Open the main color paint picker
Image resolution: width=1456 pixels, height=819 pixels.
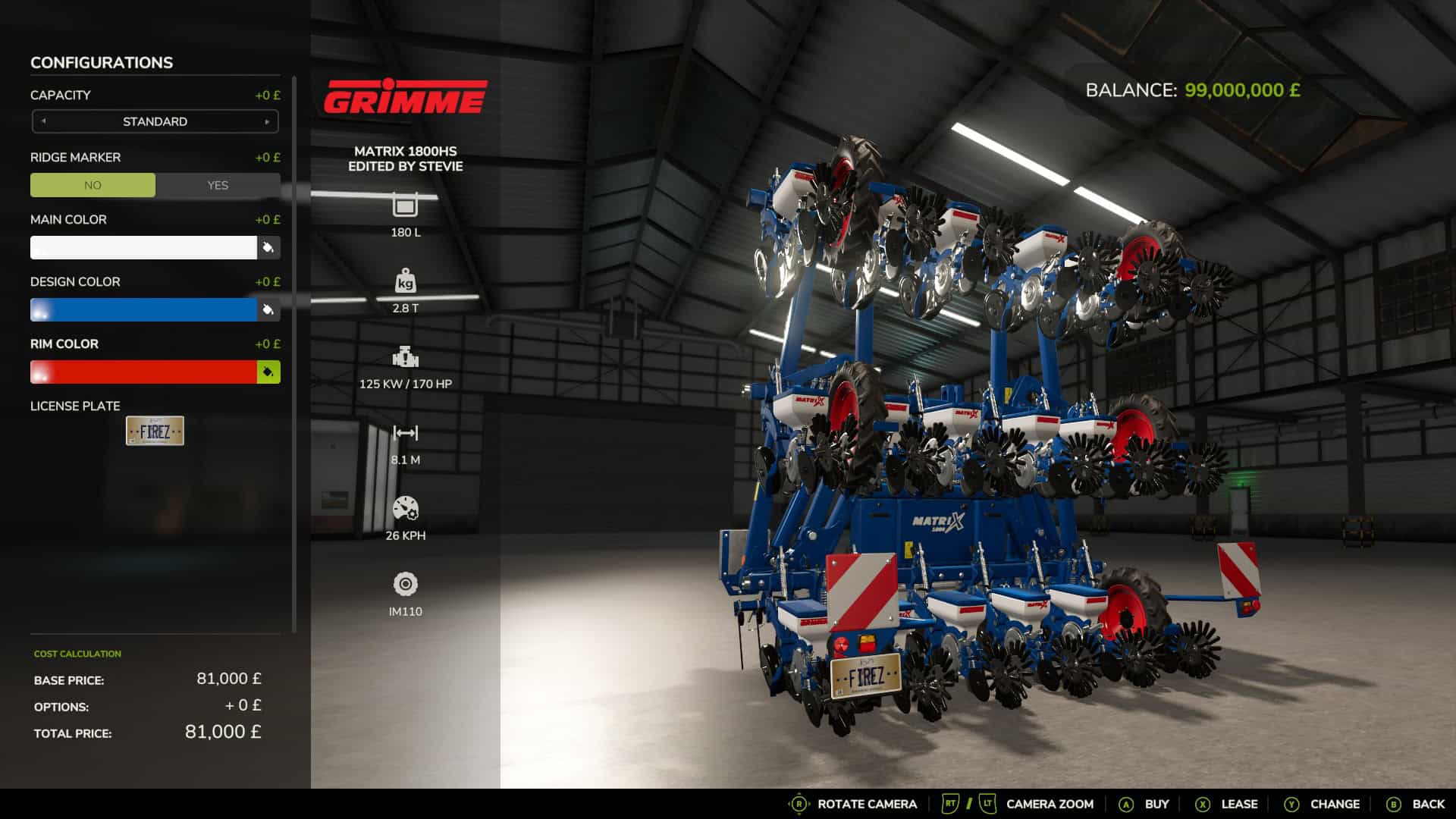tap(268, 247)
